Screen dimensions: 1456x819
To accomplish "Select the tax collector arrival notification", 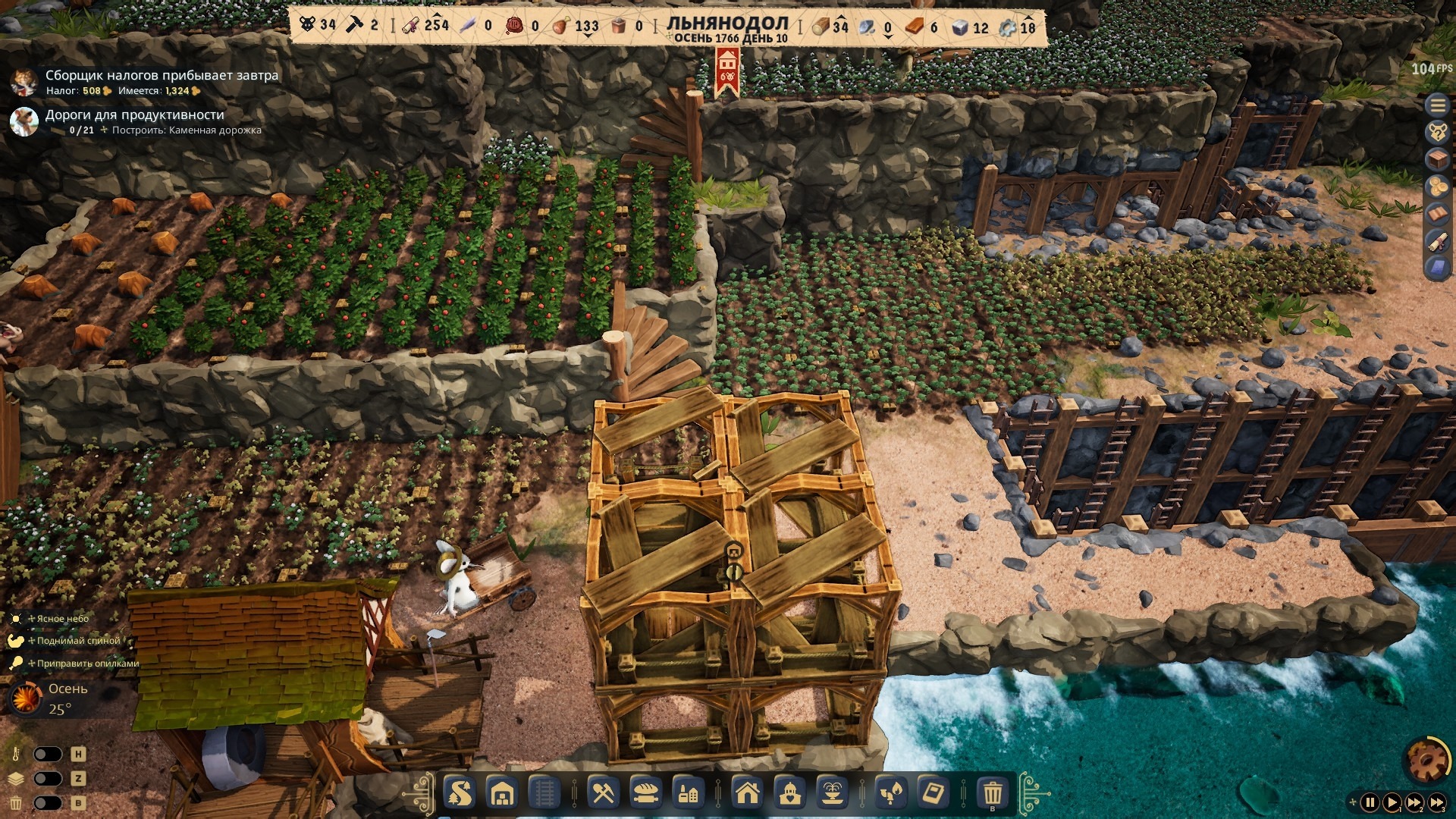I will point(161,76).
